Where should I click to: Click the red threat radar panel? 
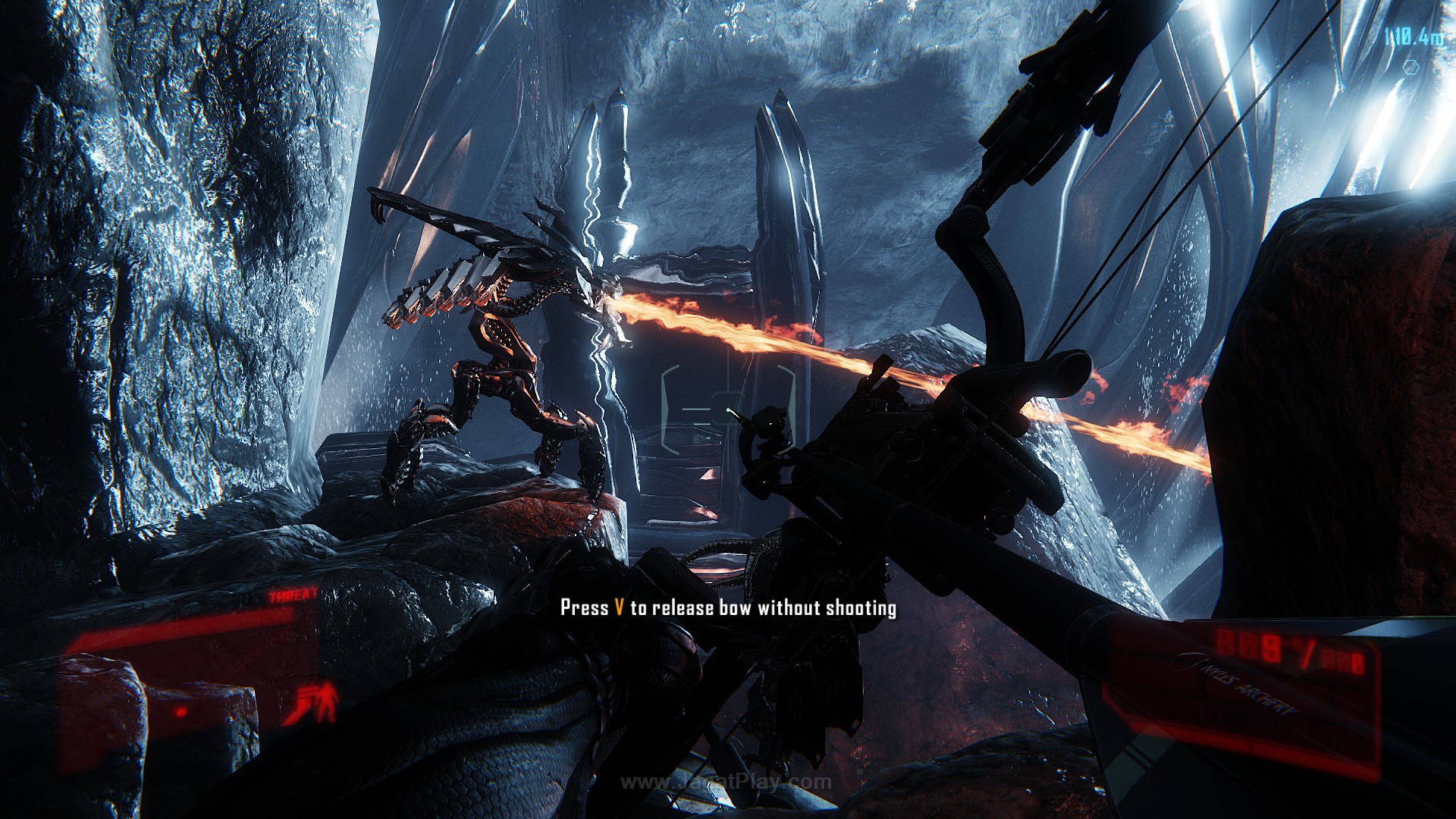pyautogui.click(x=190, y=660)
